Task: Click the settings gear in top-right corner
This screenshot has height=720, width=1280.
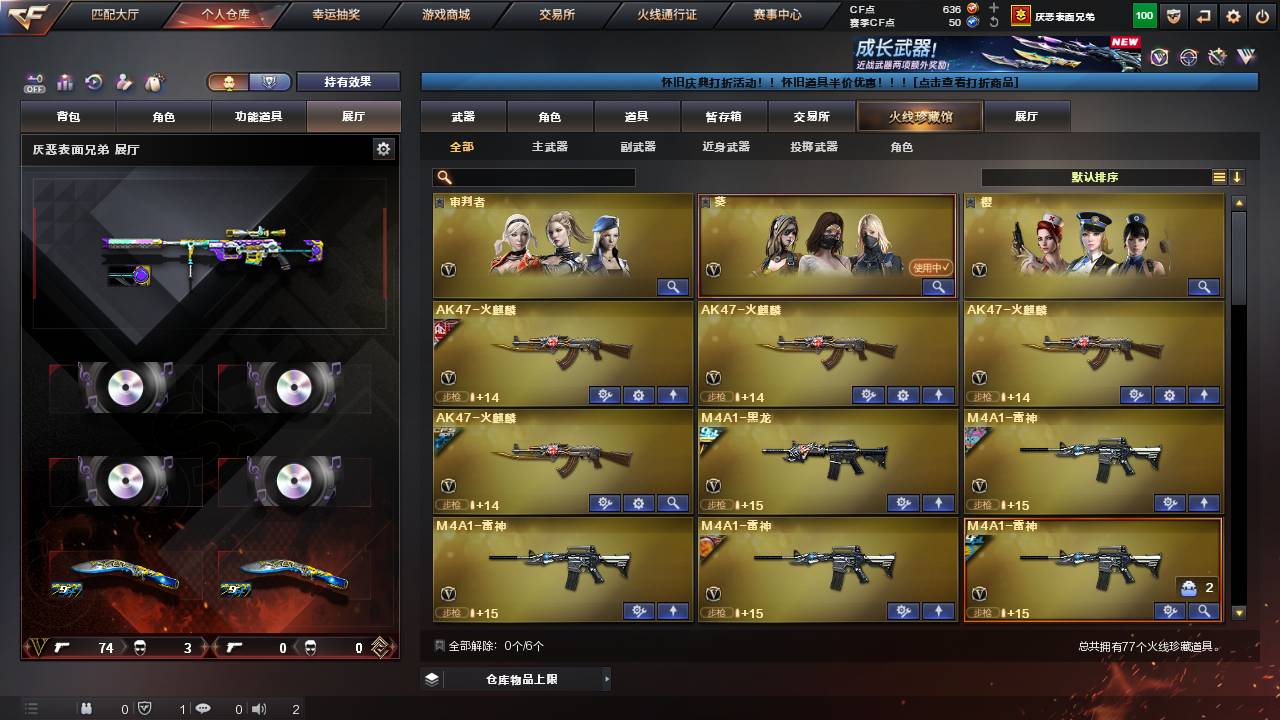Action: 1233,15
